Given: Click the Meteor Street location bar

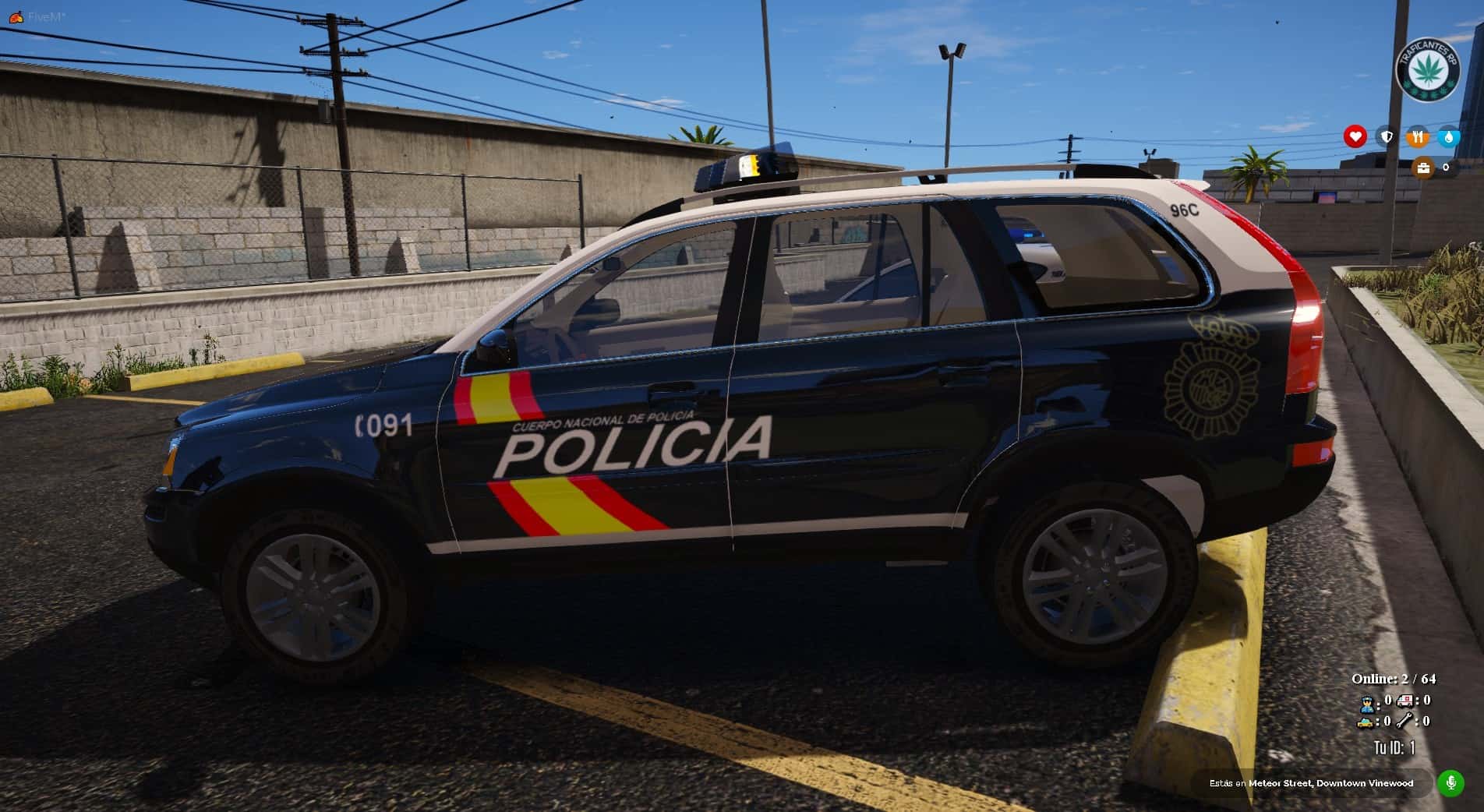Looking at the screenshot, I should click(x=1311, y=783).
